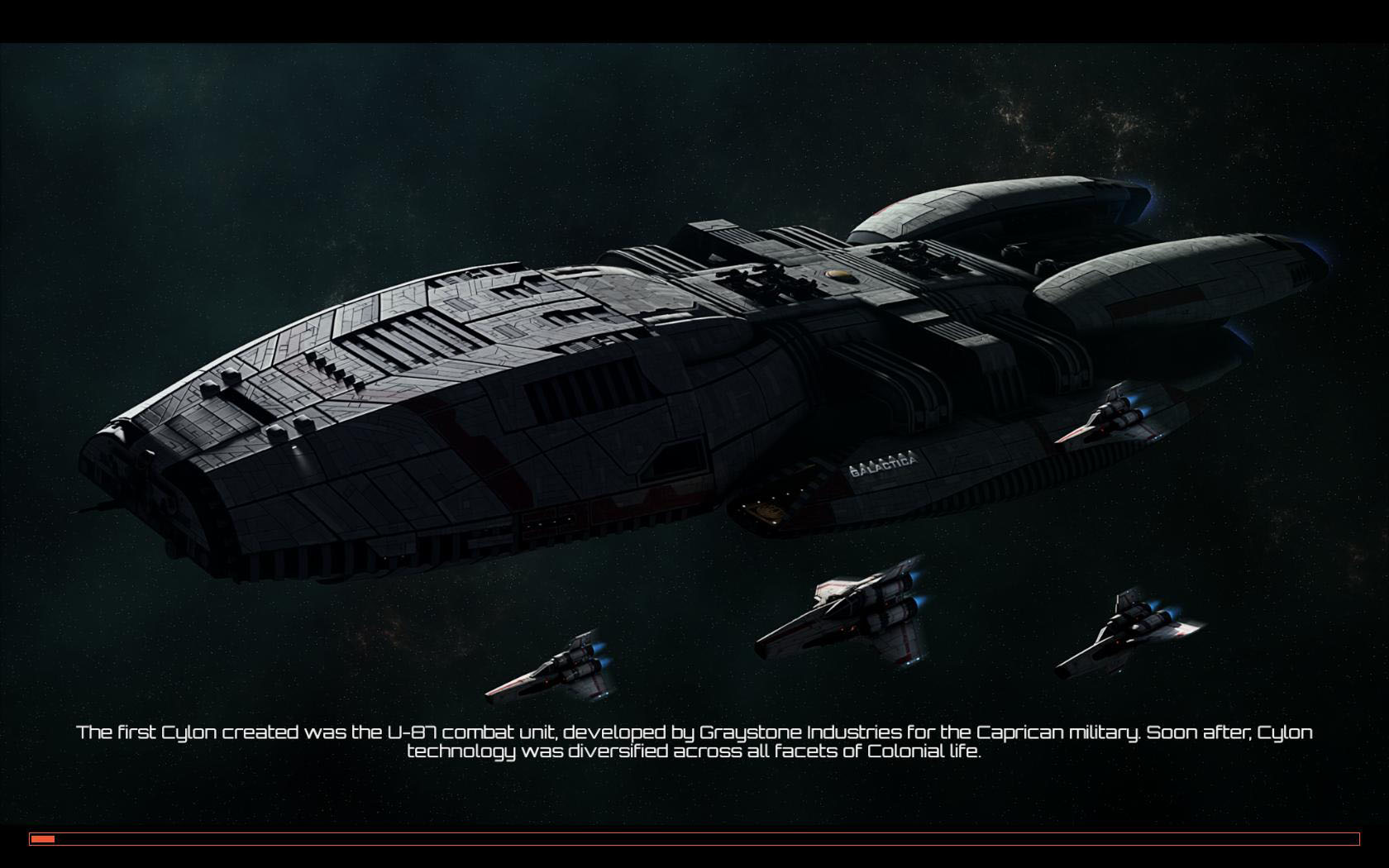
Task: Click the Cylon lore text line
Action: click(694, 742)
